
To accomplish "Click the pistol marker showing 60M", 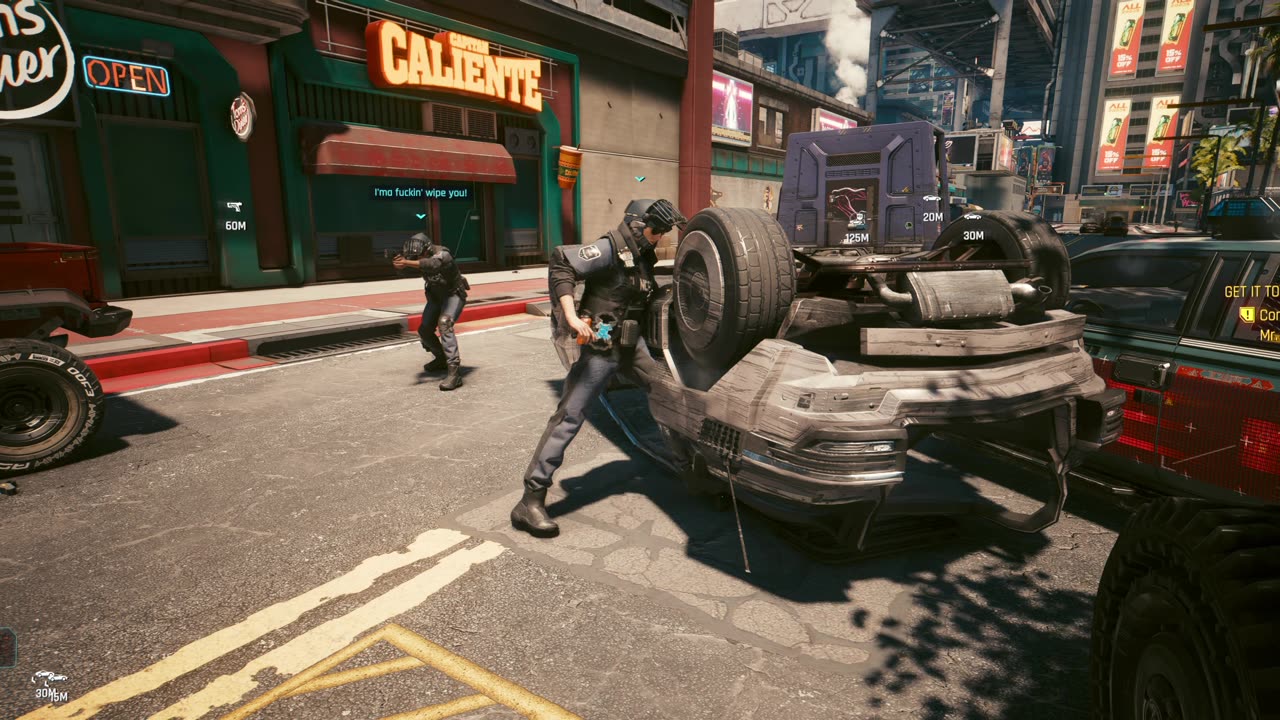I will point(234,207).
